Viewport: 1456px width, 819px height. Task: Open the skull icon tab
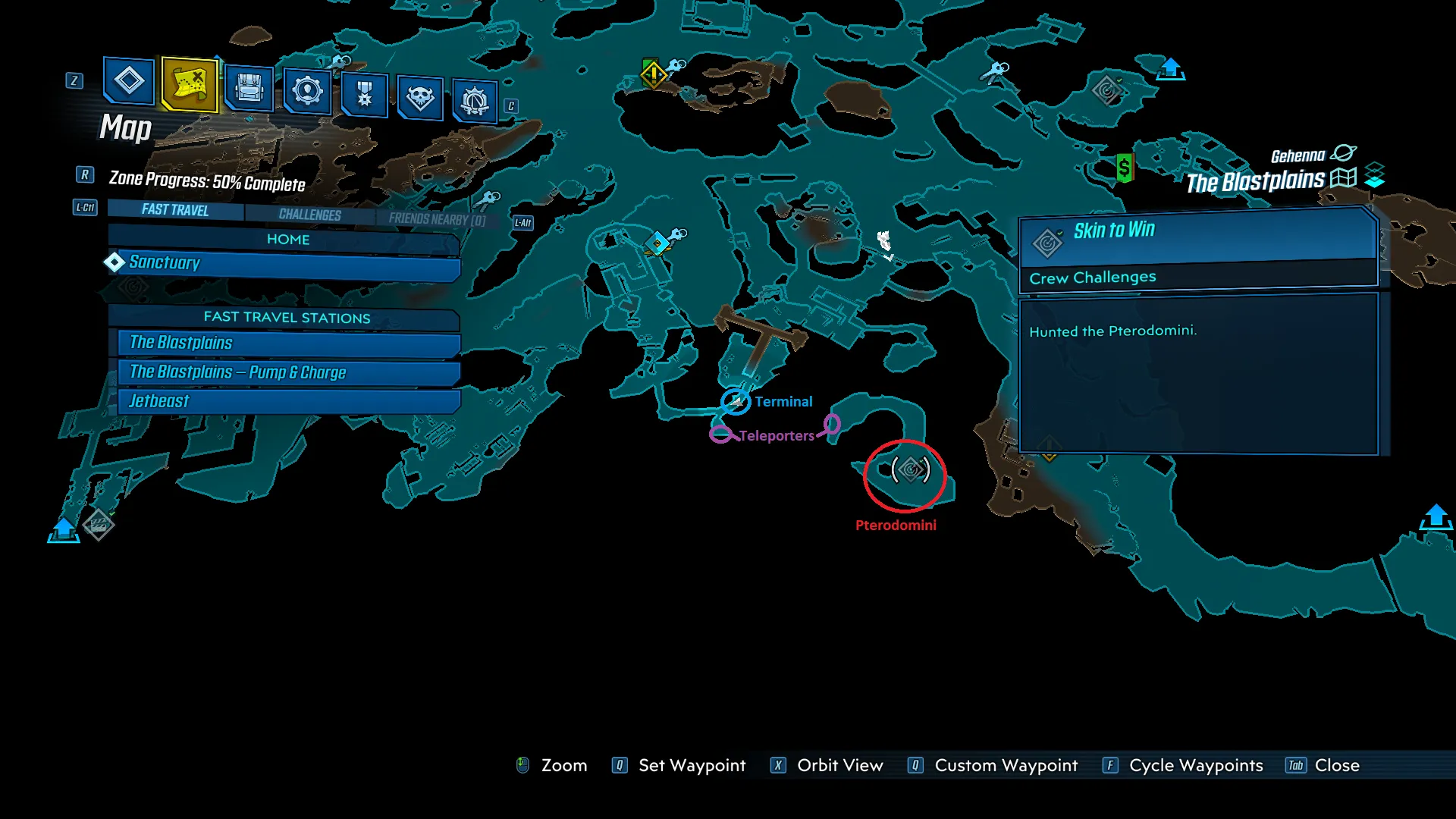(x=420, y=97)
